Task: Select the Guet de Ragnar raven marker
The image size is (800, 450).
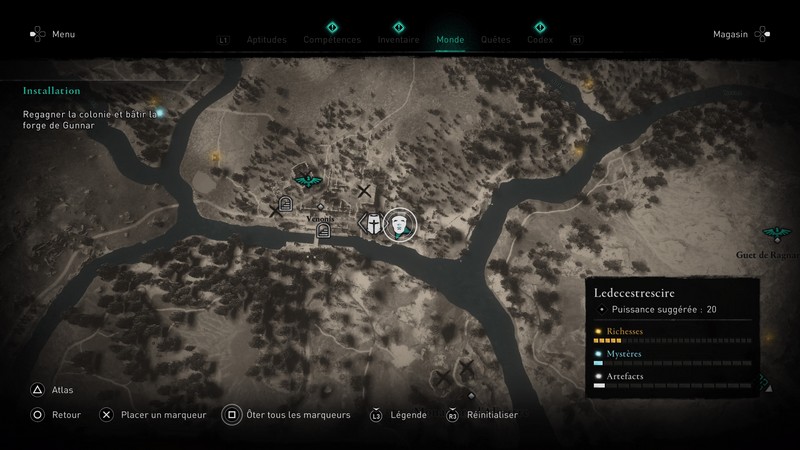Action: [773, 234]
